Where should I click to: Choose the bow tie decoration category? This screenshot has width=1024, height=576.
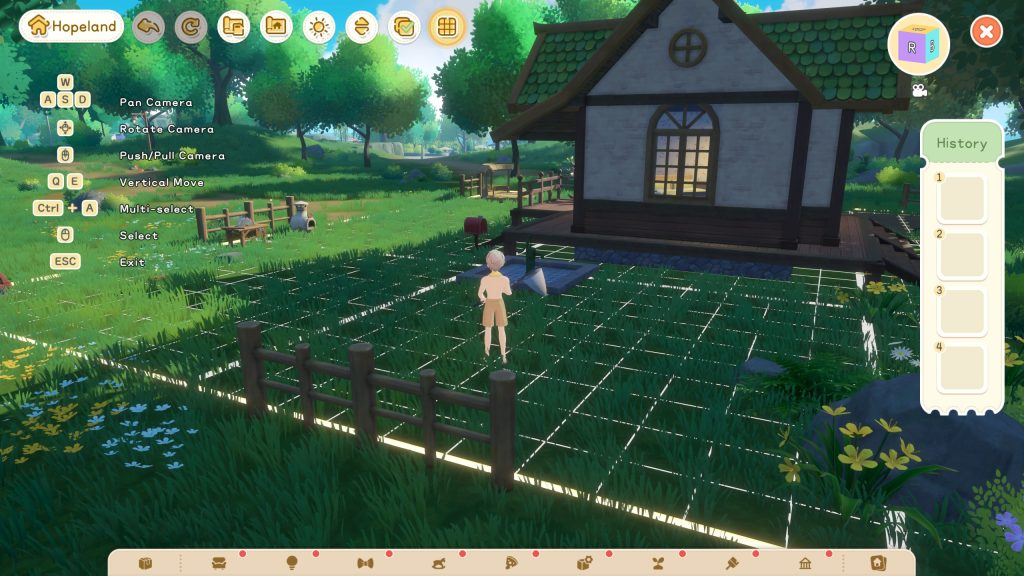point(365,563)
